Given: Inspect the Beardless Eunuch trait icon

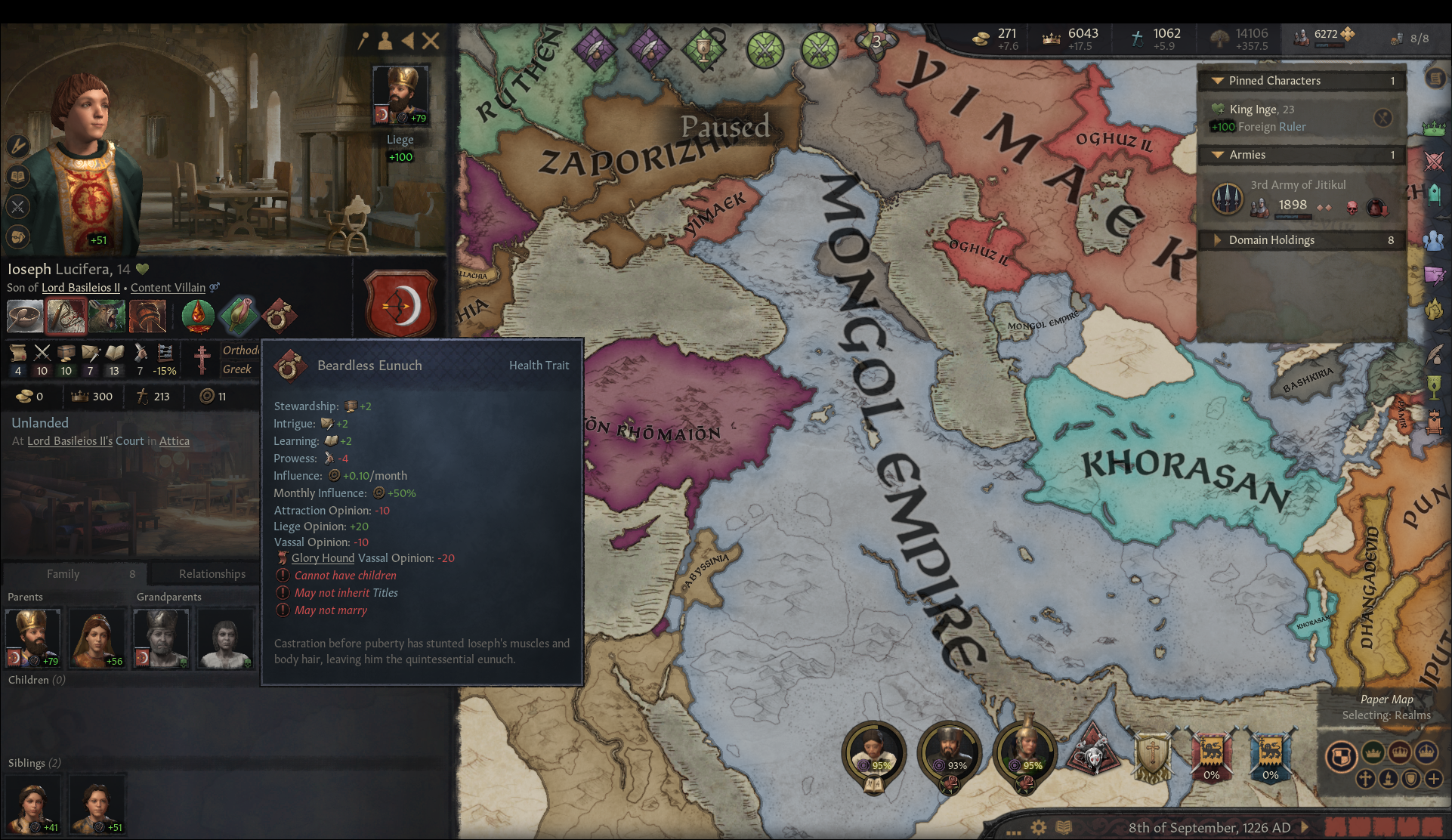Looking at the screenshot, I should point(281,317).
